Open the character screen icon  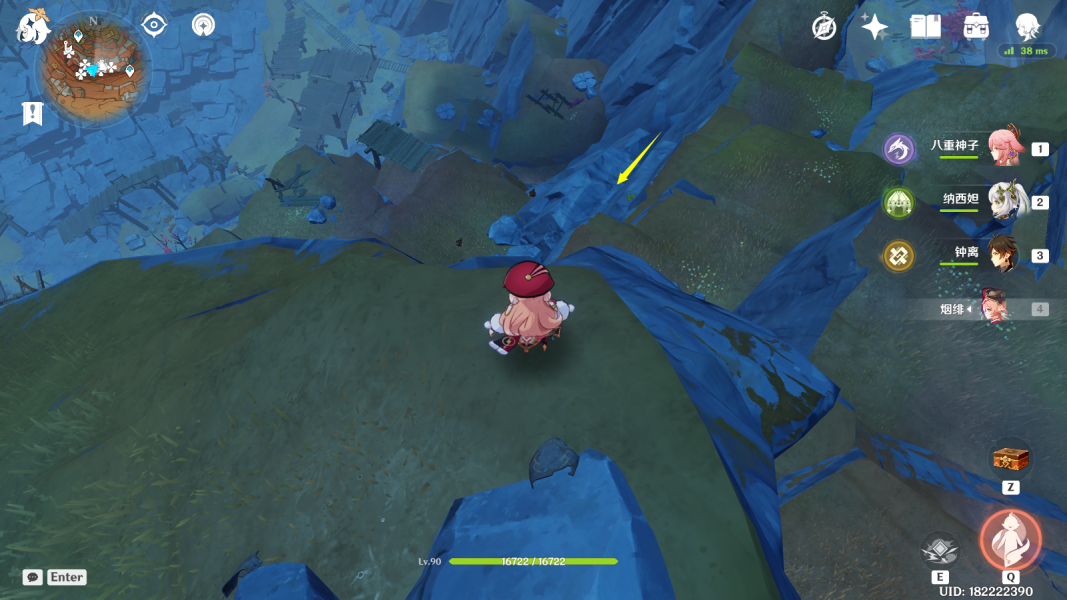(x=1027, y=27)
